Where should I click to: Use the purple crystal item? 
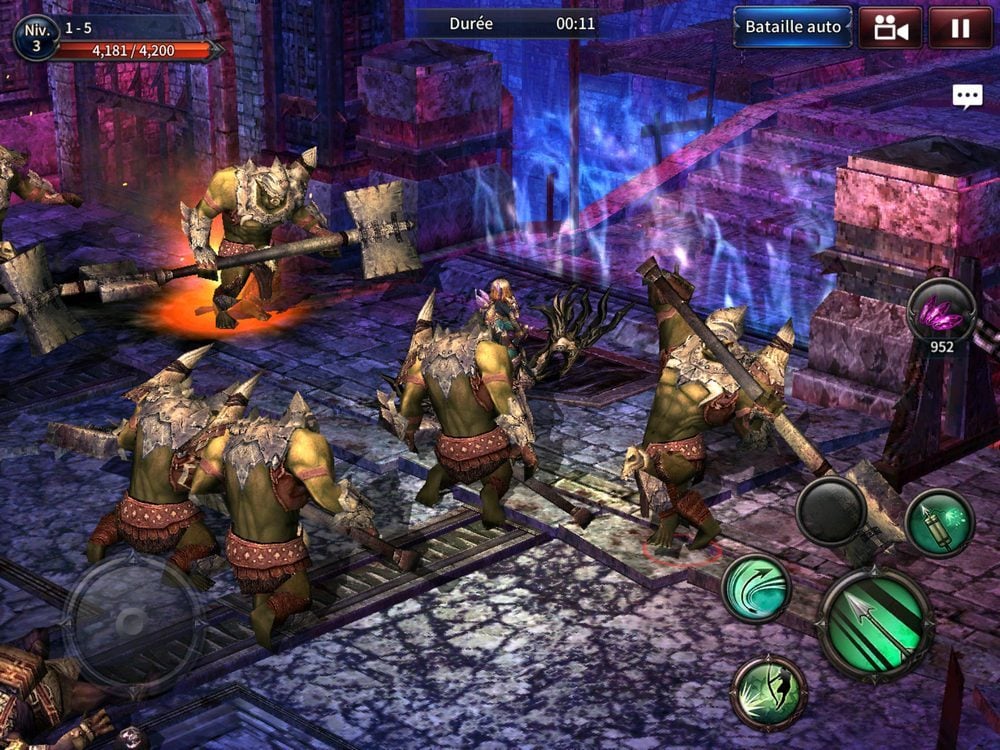pyautogui.click(x=941, y=314)
